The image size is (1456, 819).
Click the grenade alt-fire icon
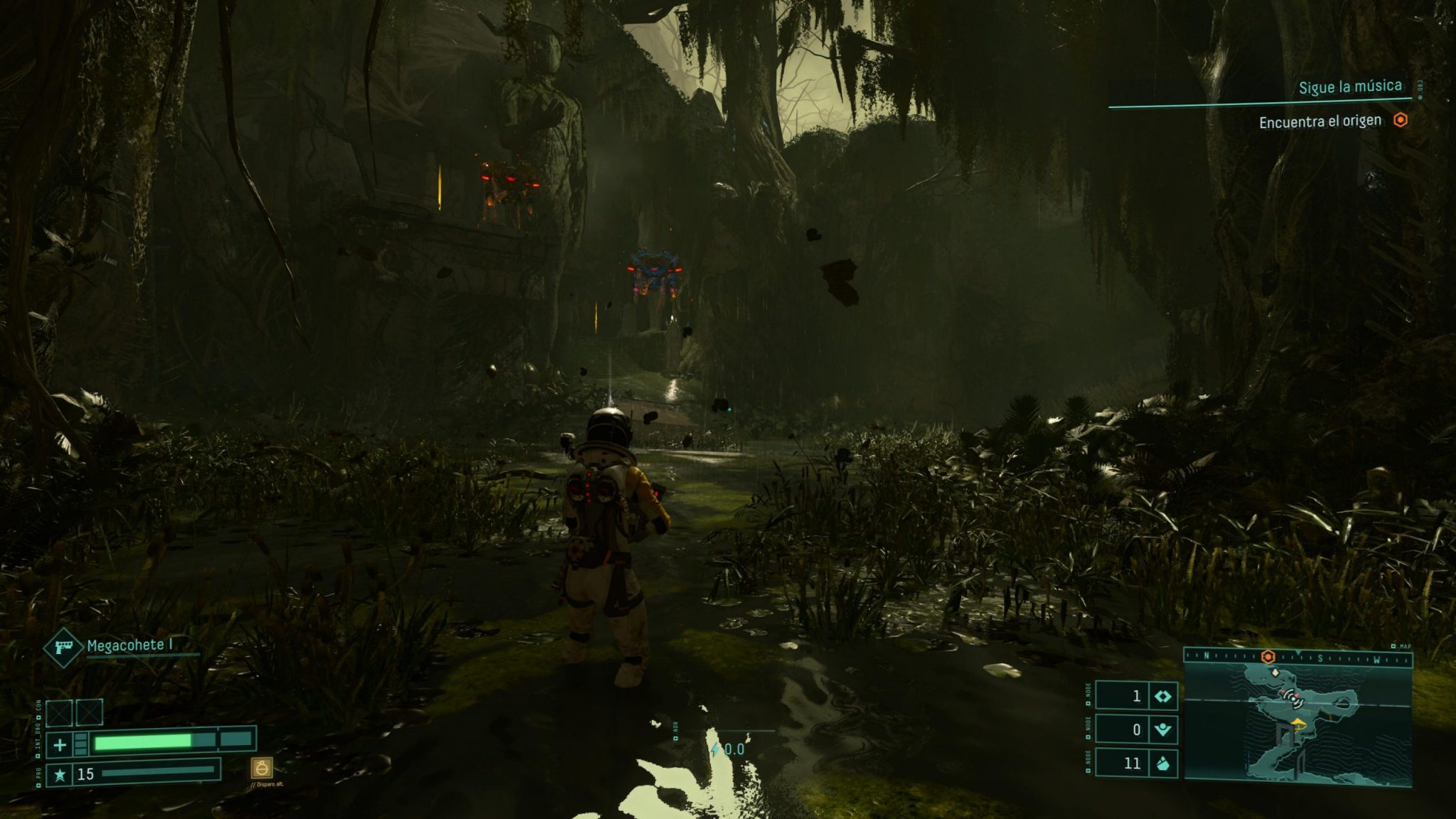(x=262, y=768)
